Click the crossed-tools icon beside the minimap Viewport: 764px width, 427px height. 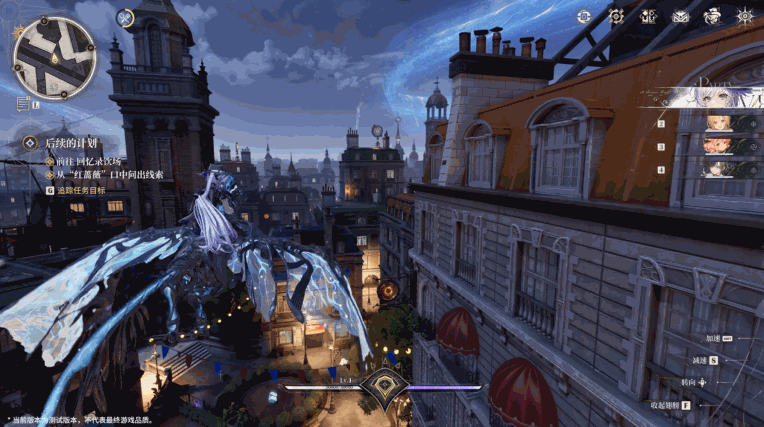124,17
